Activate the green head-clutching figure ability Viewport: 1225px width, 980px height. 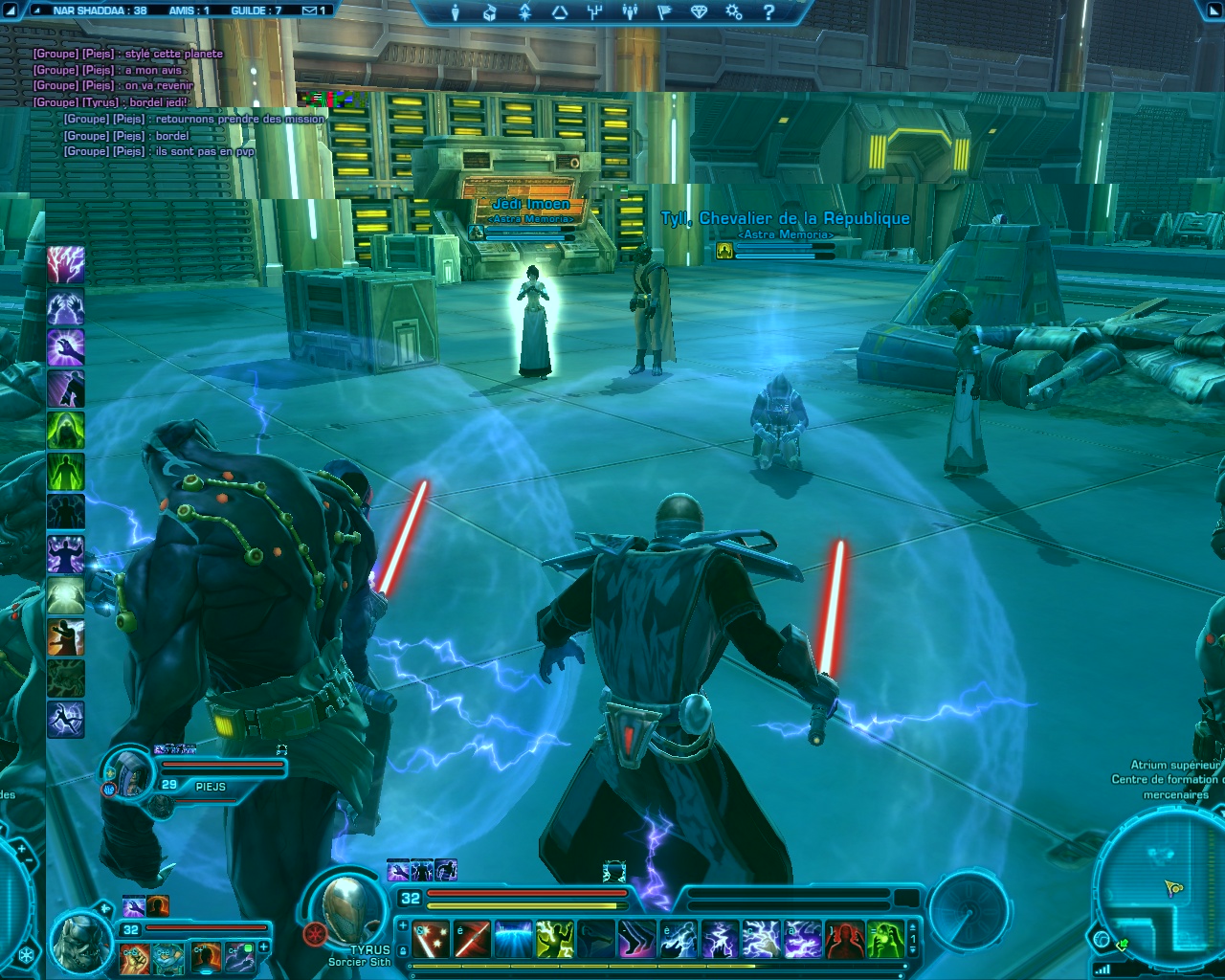(886, 939)
